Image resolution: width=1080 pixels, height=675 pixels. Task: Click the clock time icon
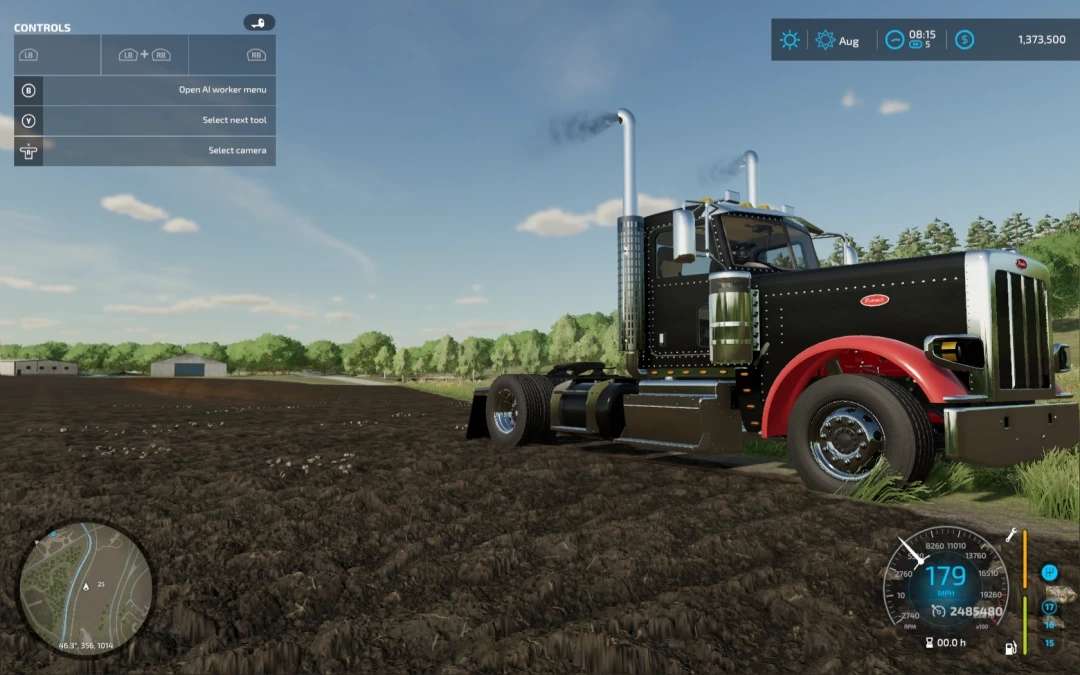(894, 40)
